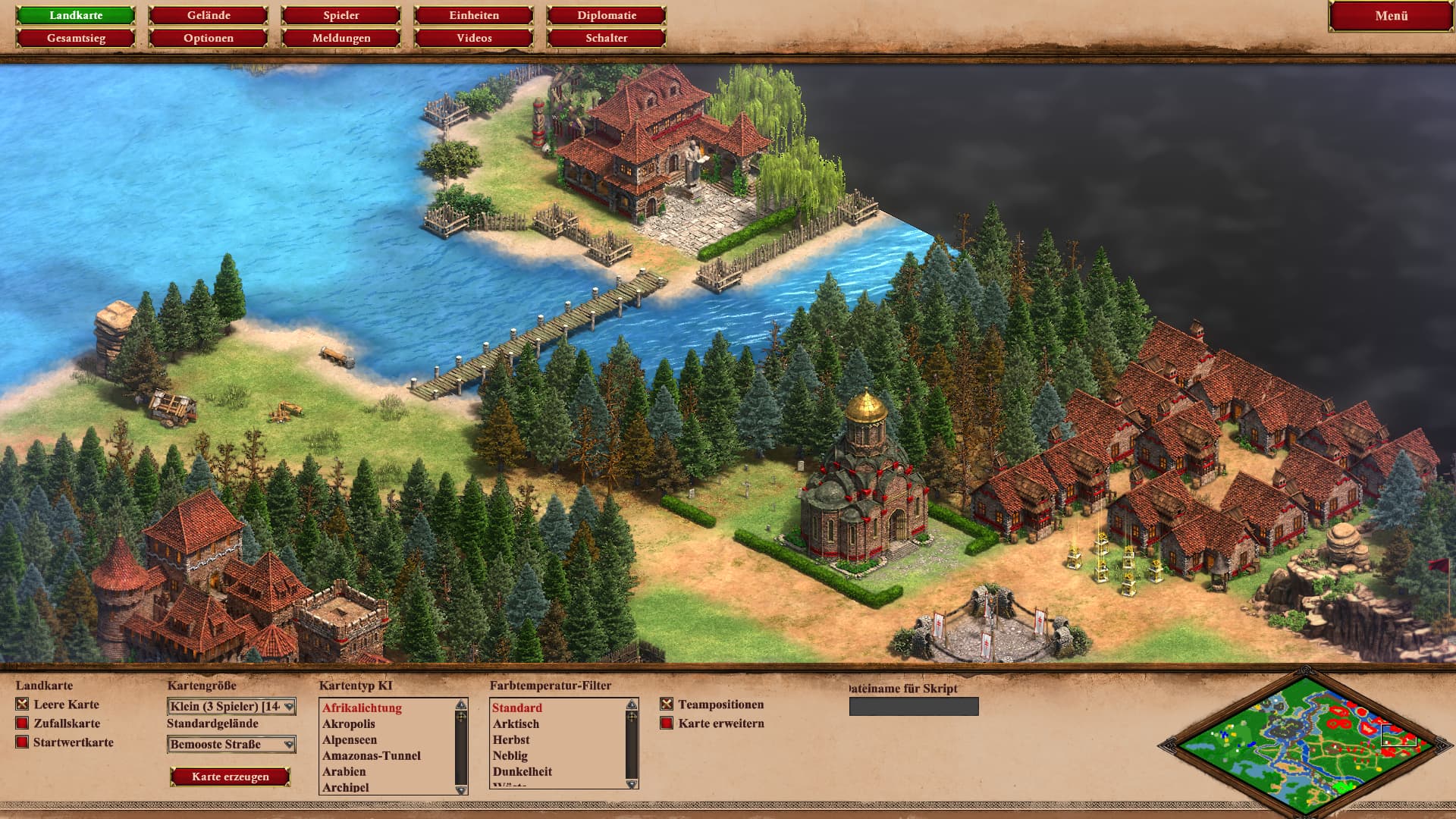1456x819 pixels.
Task: Switch to Gesamtsieg settings
Action: tap(76, 38)
